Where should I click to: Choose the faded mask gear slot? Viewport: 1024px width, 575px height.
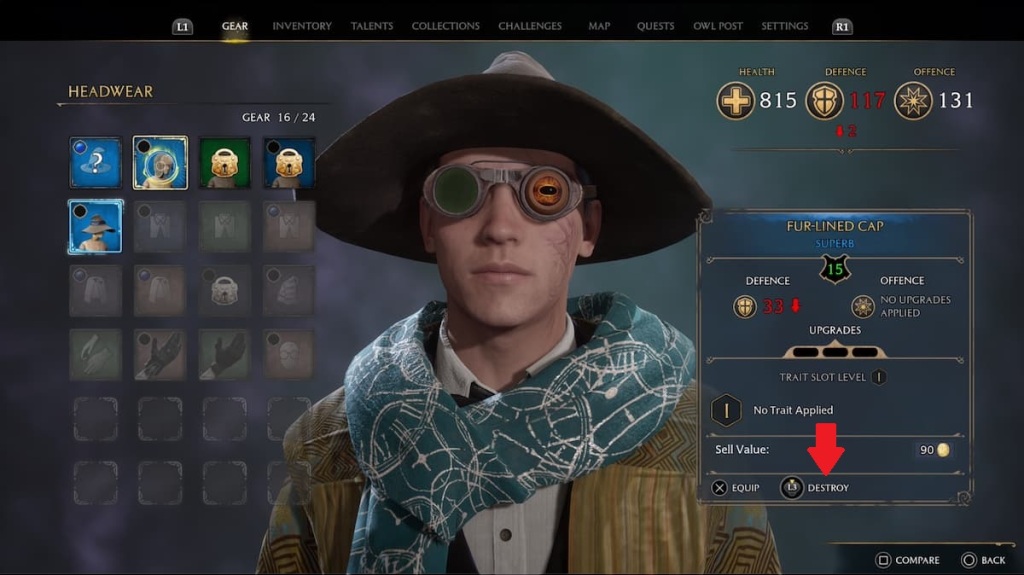click(289, 354)
